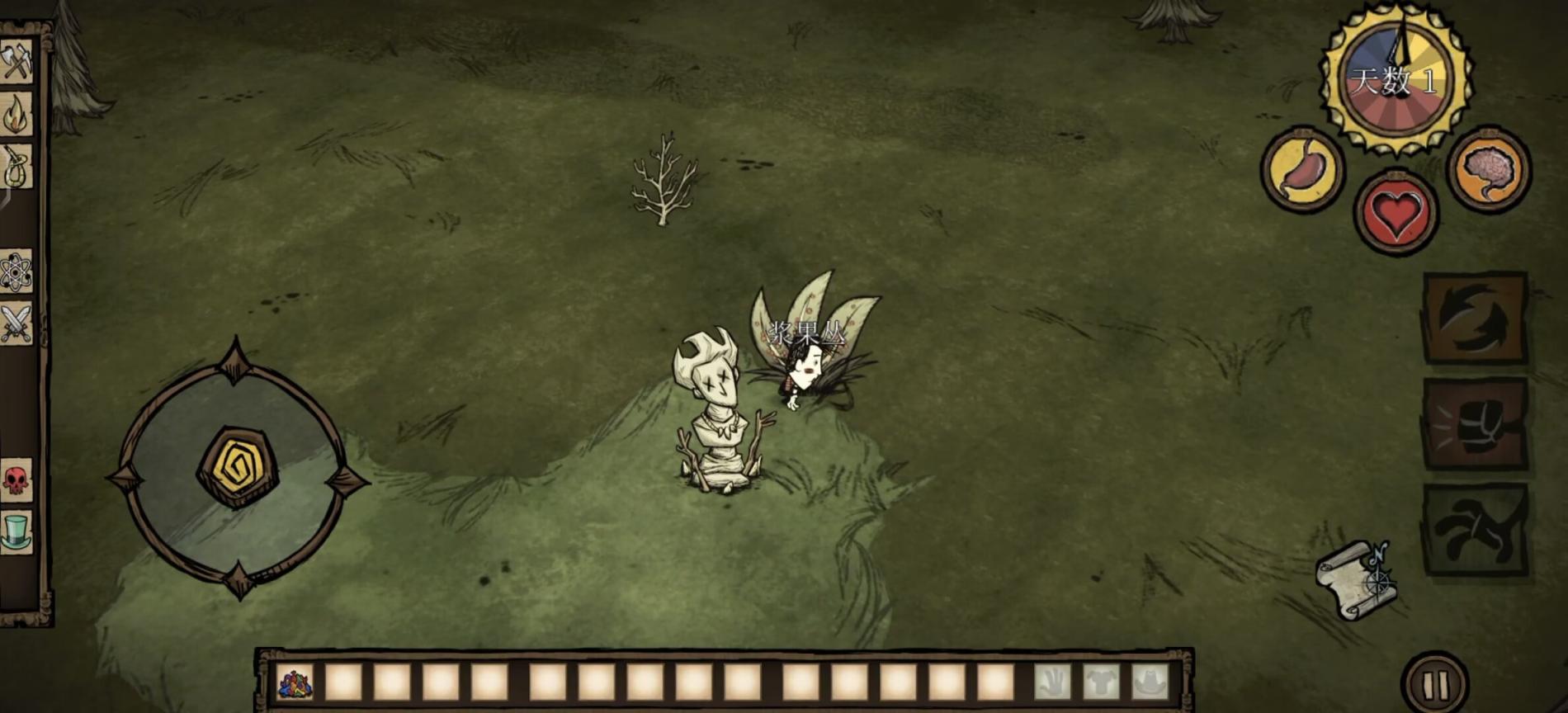Image resolution: width=1568 pixels, height=713 pixels.
Task: Tap the brain sanity badge
Action: point(1490,170)
